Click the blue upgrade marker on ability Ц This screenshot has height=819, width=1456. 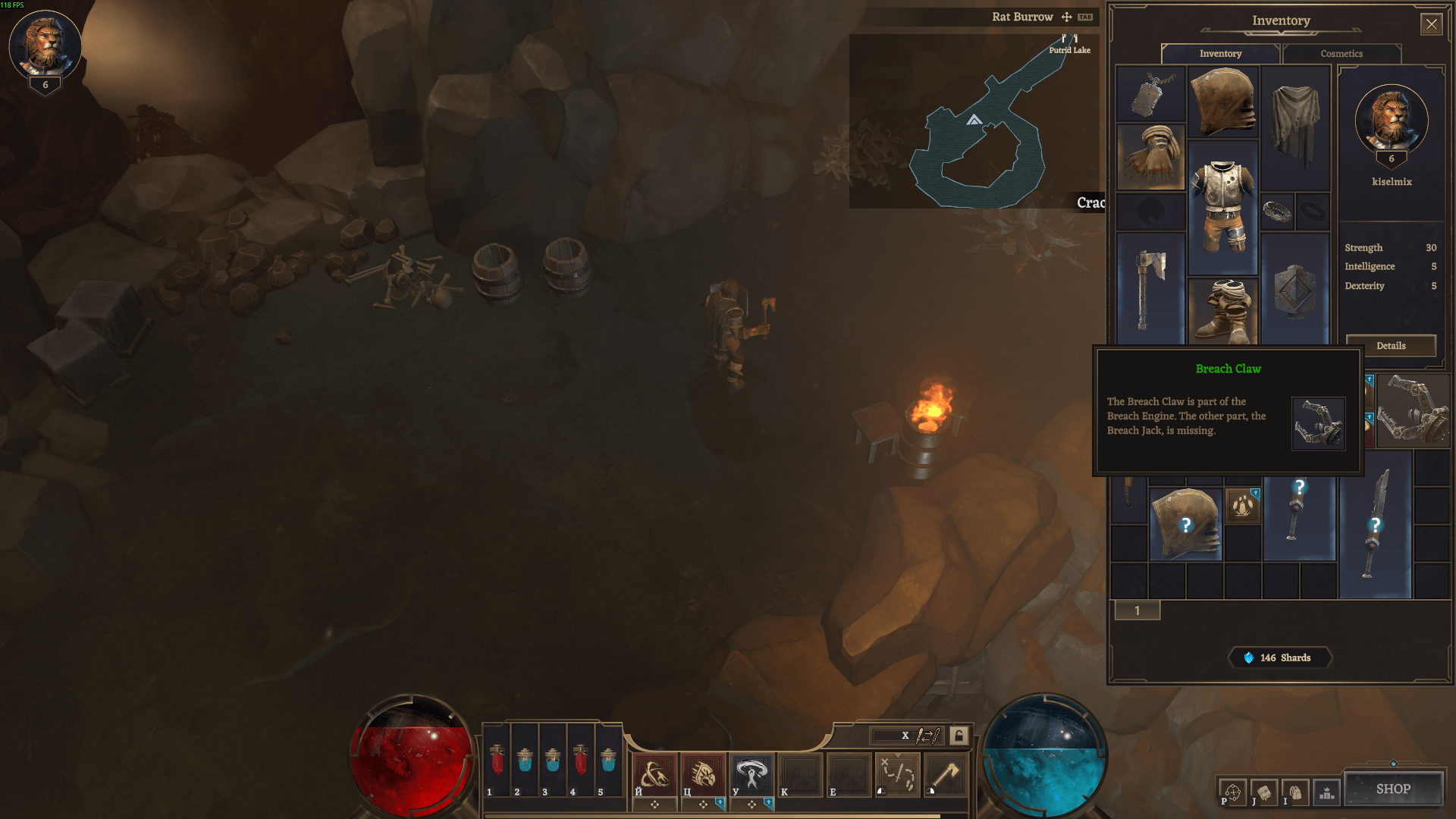click(x=720, y=805)
